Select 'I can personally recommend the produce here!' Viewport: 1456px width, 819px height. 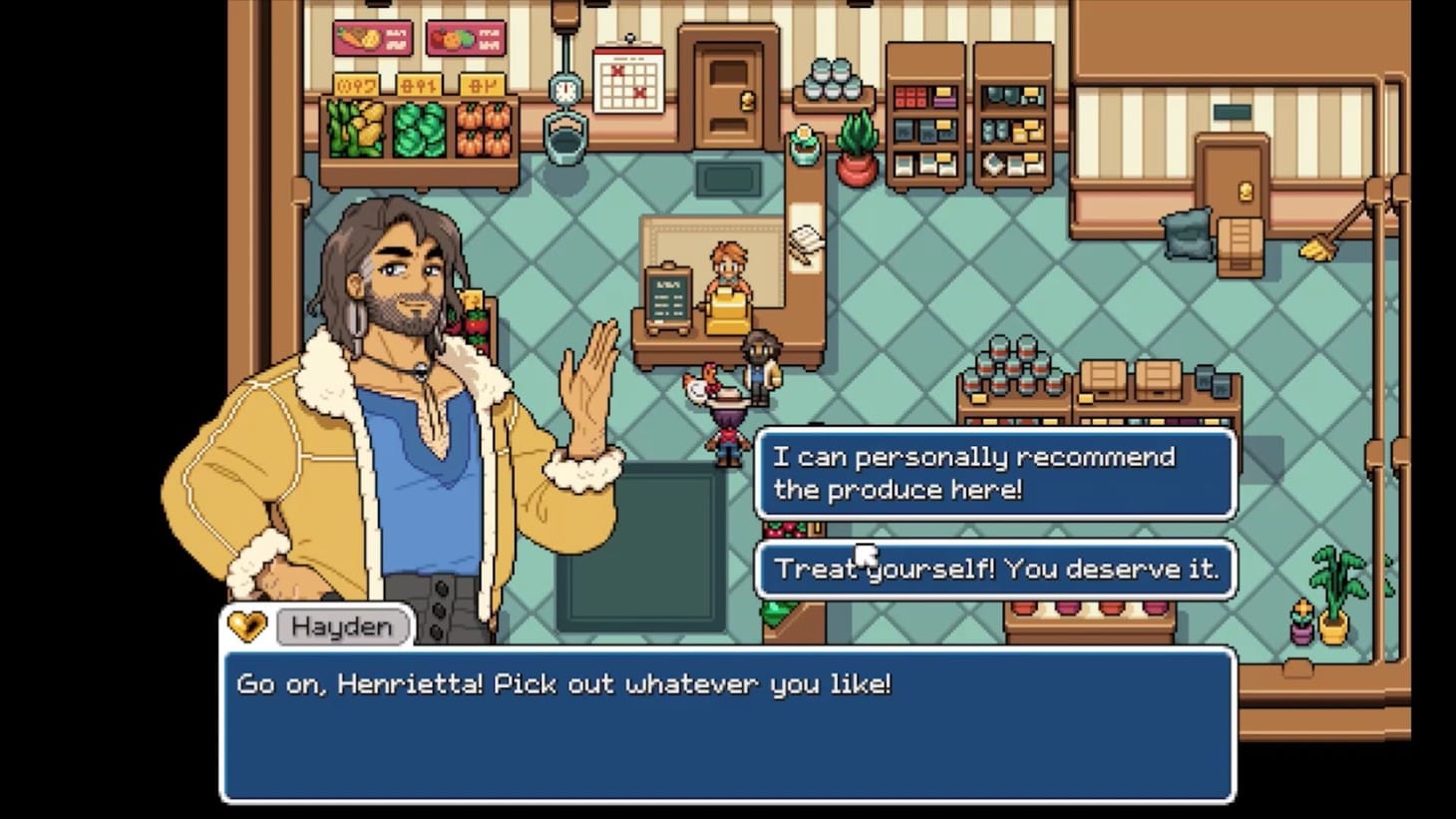(x=994, y=474)
